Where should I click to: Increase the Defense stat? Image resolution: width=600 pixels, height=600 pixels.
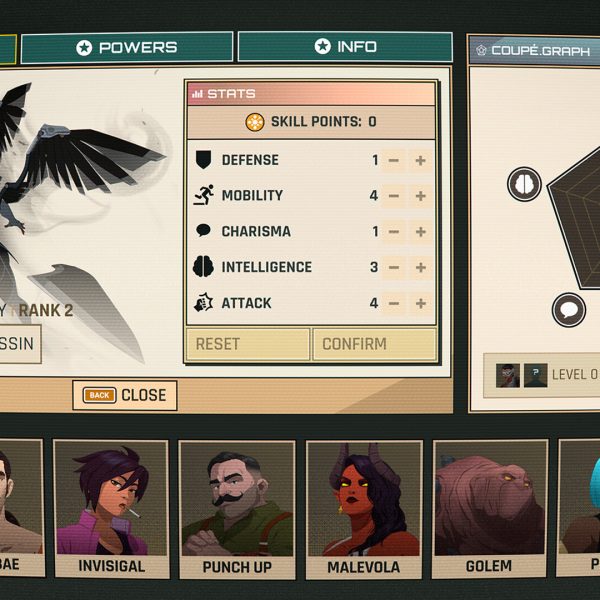click(x=421, y=160)
